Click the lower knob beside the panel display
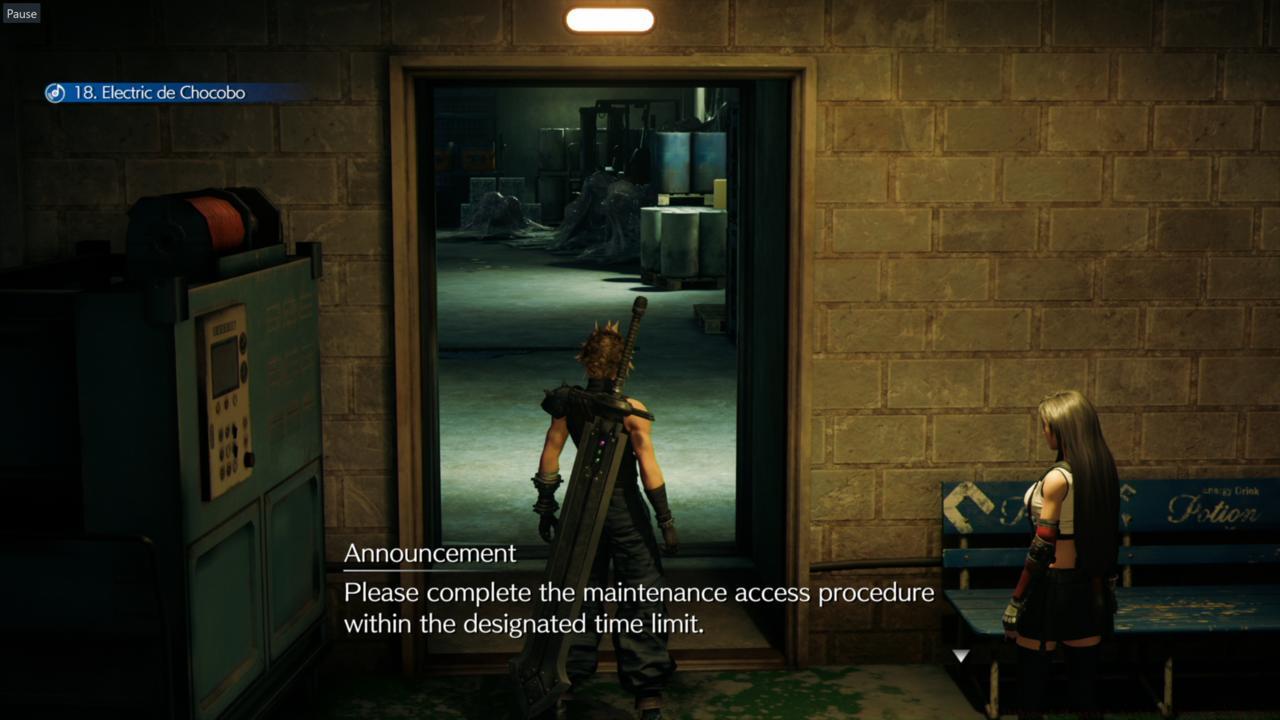This screenshot has width=1280, height=720. [x=242, y=370]
